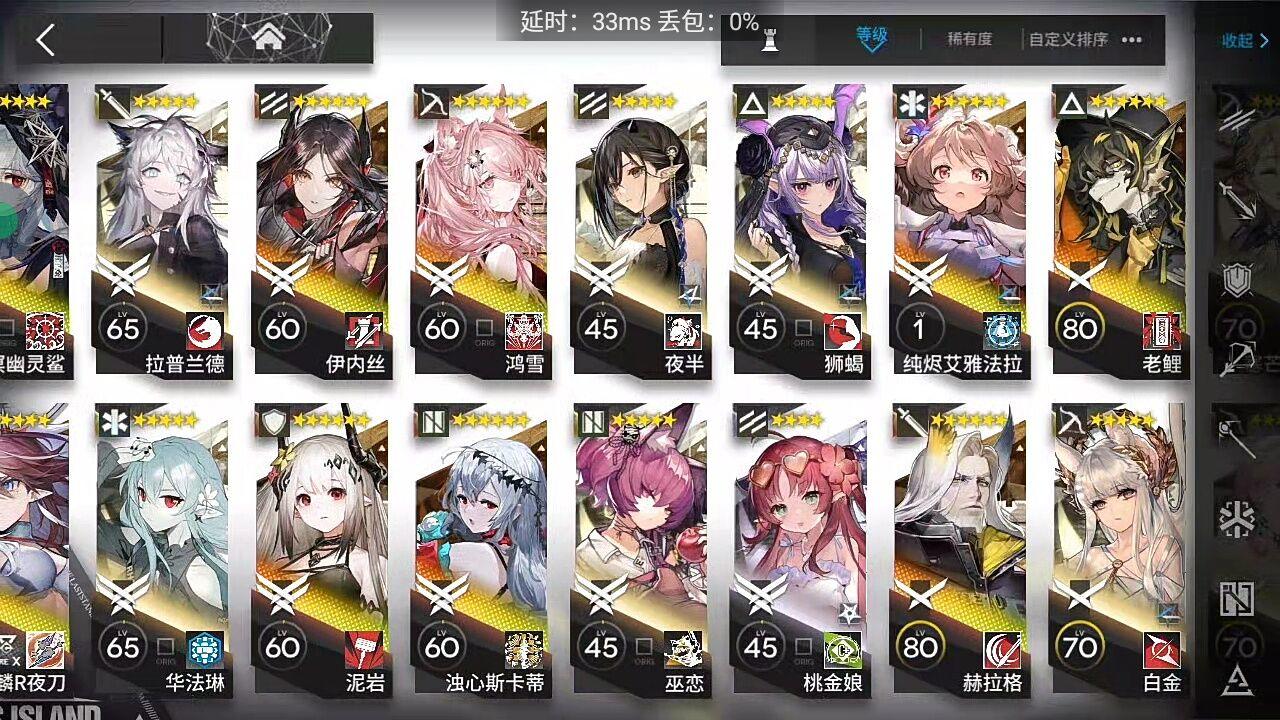Click the home icon at the top left
The height and width of the screenshot is (720, 1280).
point(267,37)
